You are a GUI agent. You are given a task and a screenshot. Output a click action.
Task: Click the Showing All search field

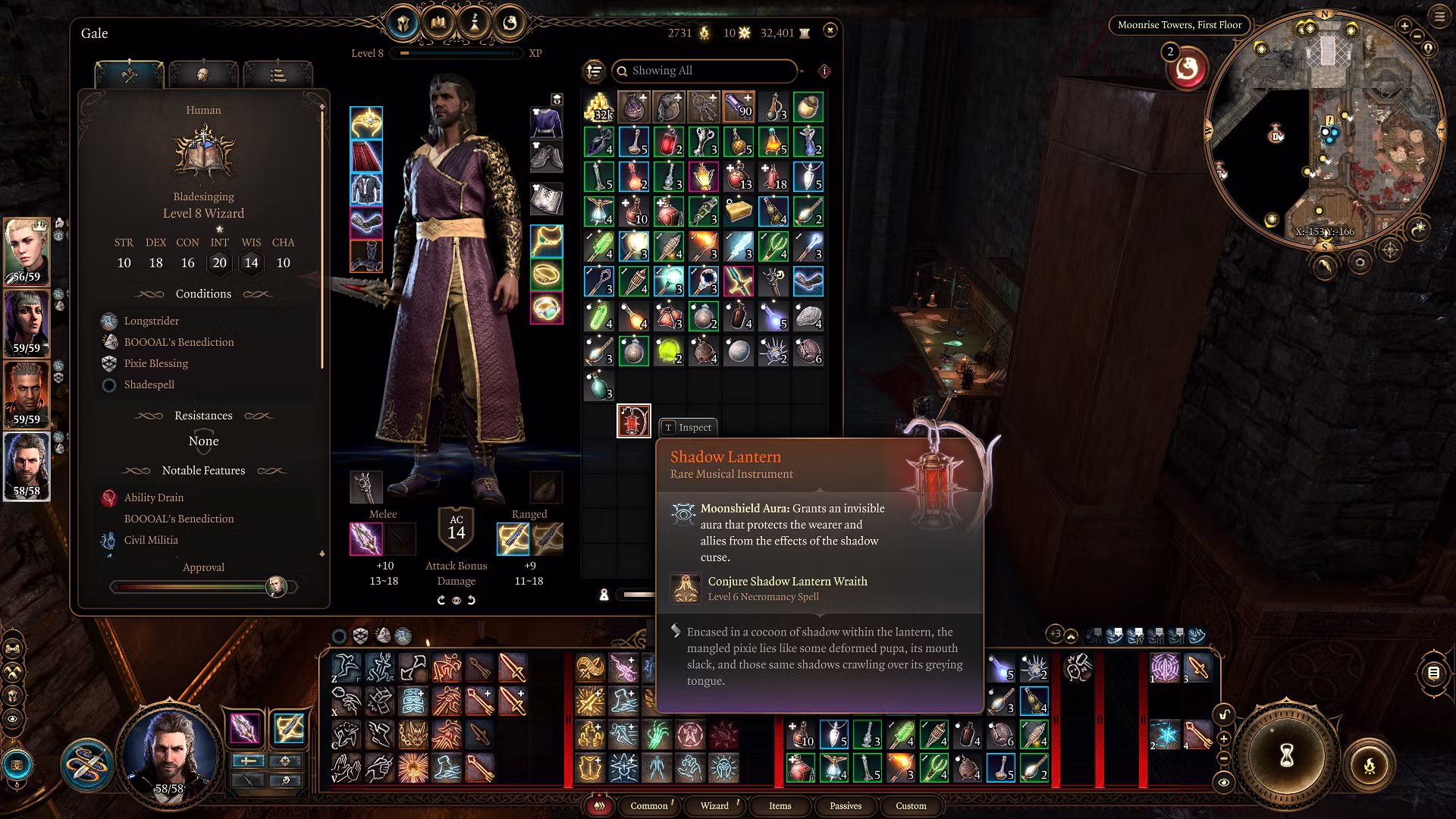(x=705, y=71)
